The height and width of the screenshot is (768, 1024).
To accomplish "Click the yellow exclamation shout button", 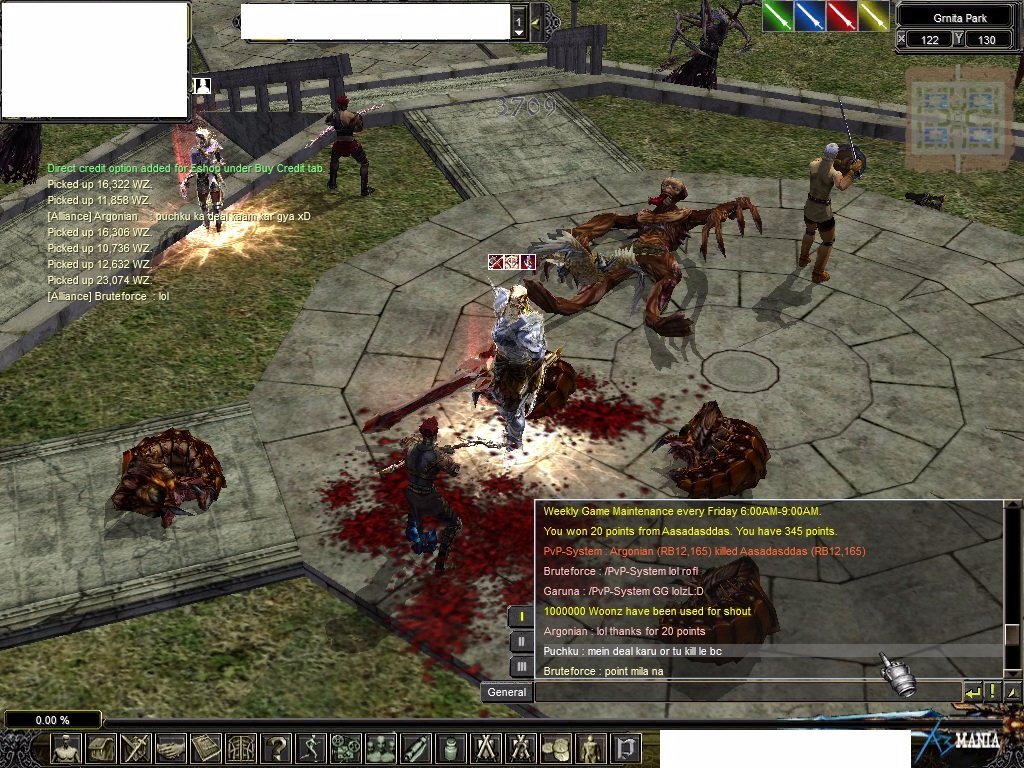I will tap(992, 692).
